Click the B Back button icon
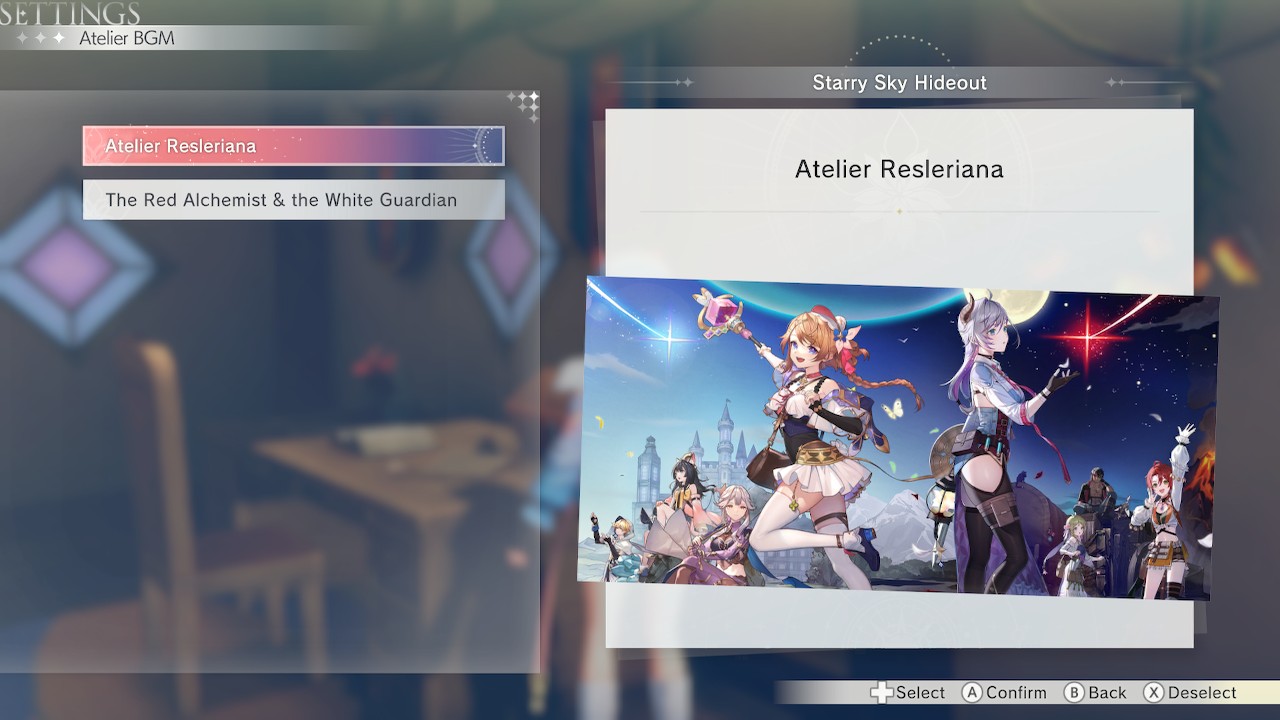The height and width of the screenshot is (720, 1280). 1073,692
